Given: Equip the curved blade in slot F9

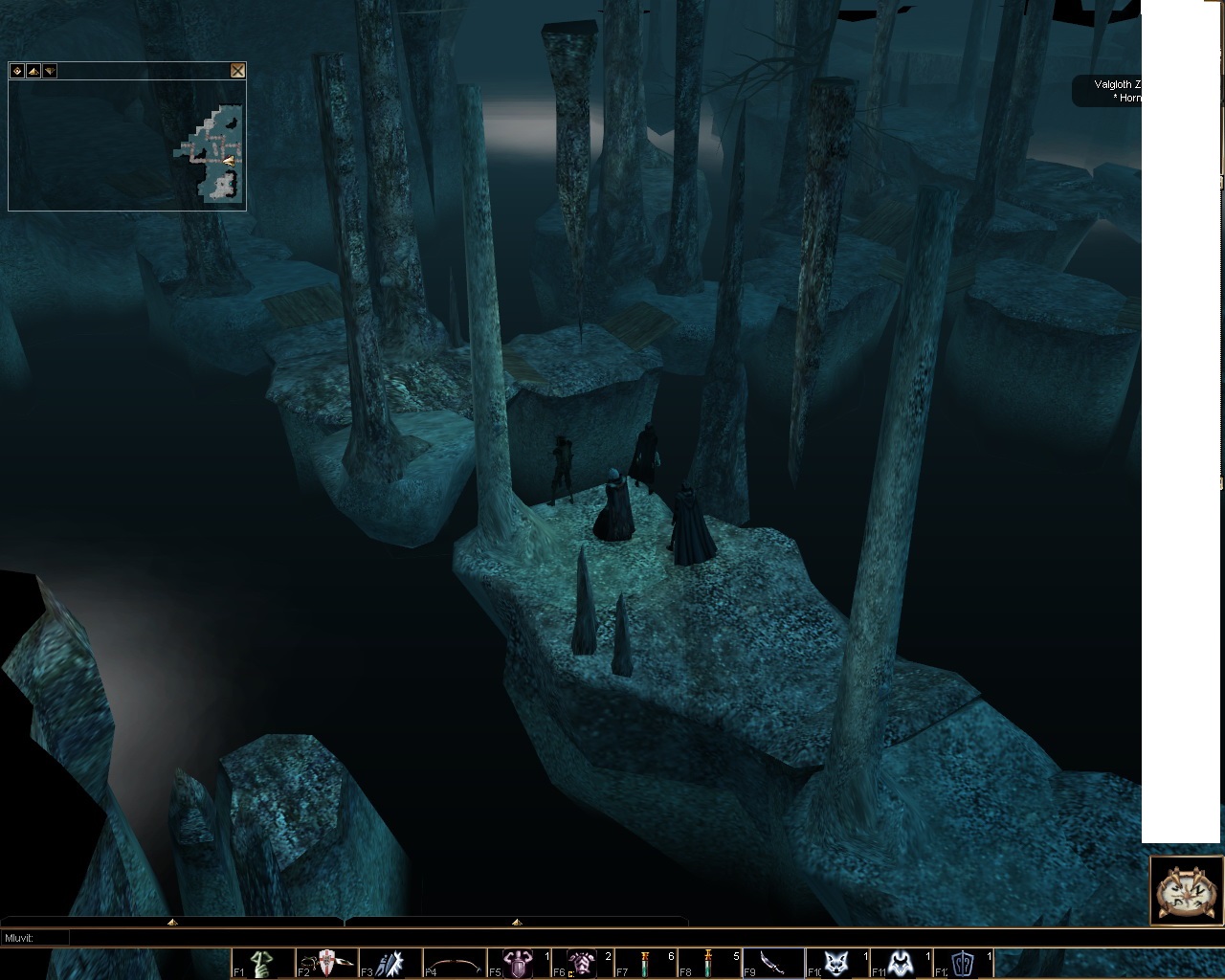Looking at the screenshot, I should (773, 964).
